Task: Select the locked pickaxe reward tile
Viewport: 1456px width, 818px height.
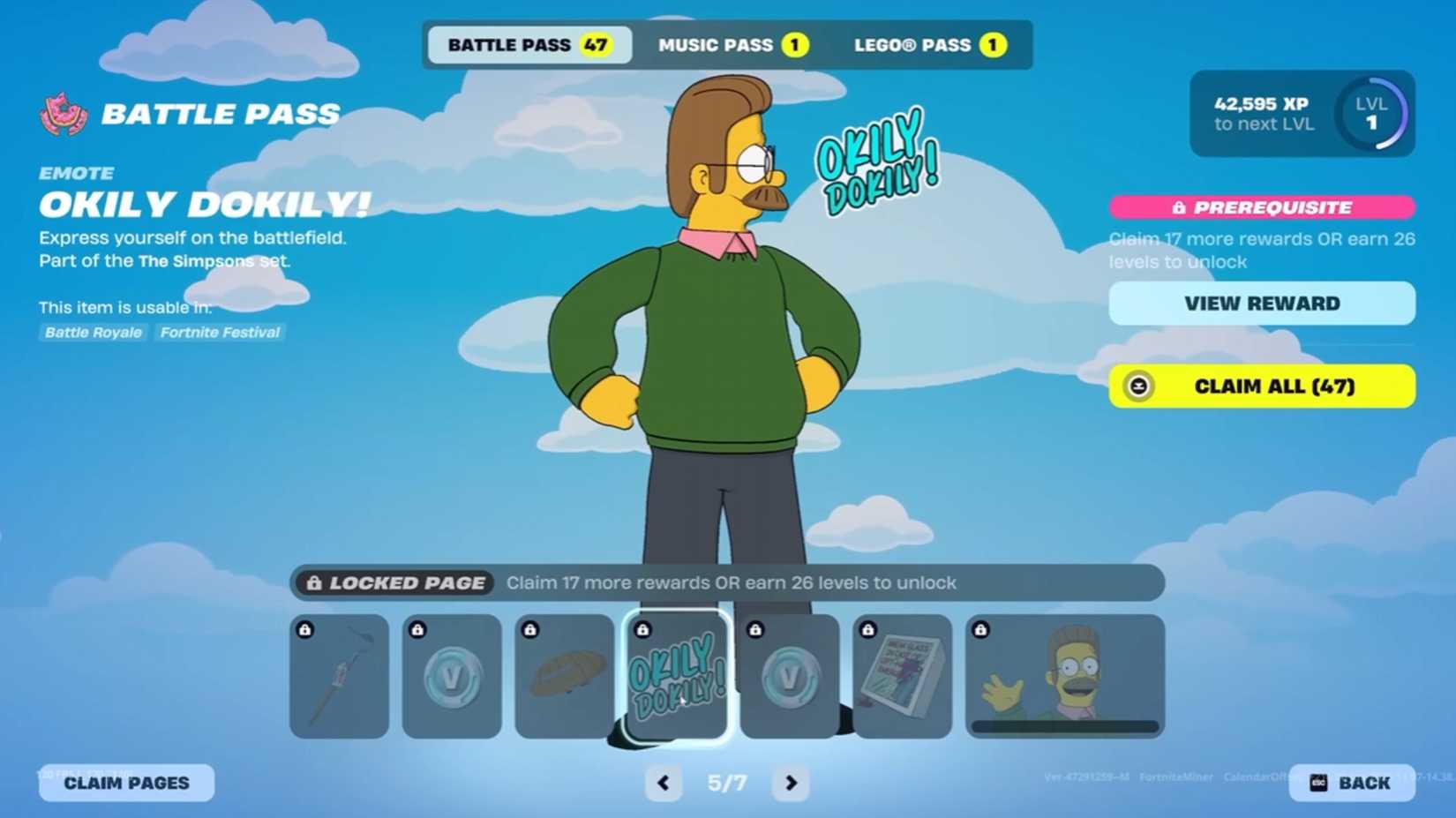Action: pos(339,676)
